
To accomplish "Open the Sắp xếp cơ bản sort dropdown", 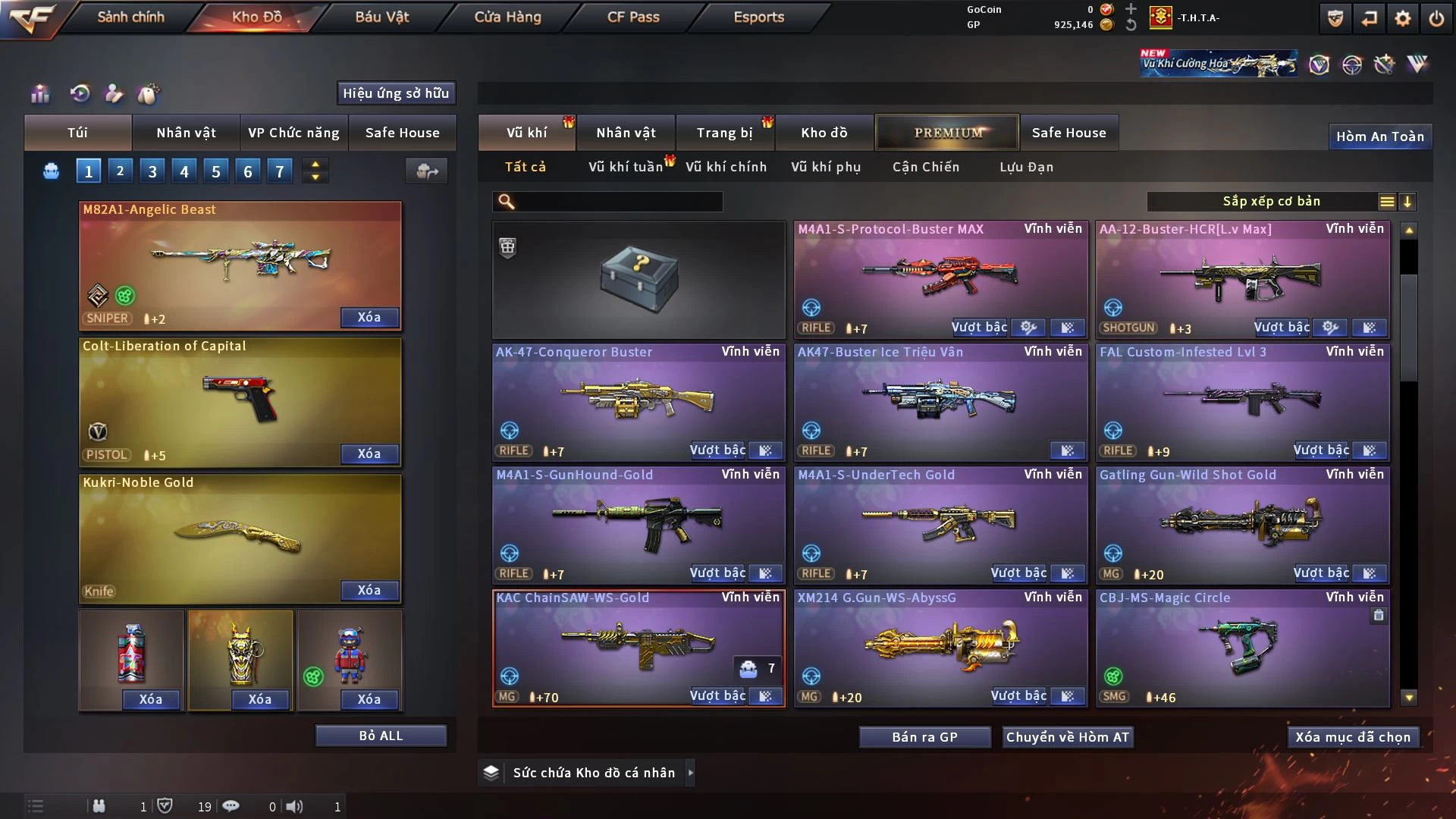I will click(x=1271, y=202).
